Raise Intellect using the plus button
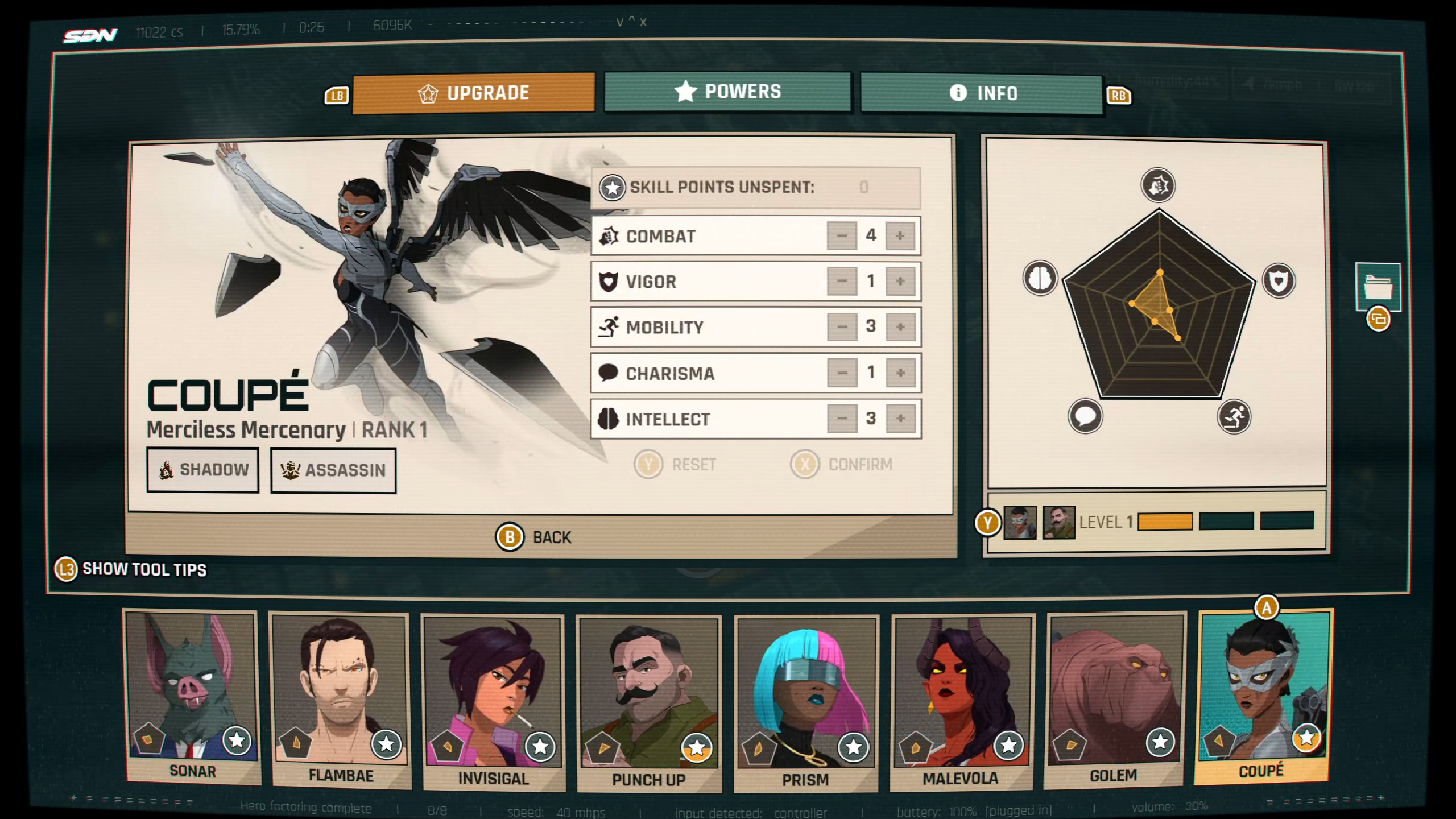Viewport: 1456px width, 819px height. tap(900, 419)
